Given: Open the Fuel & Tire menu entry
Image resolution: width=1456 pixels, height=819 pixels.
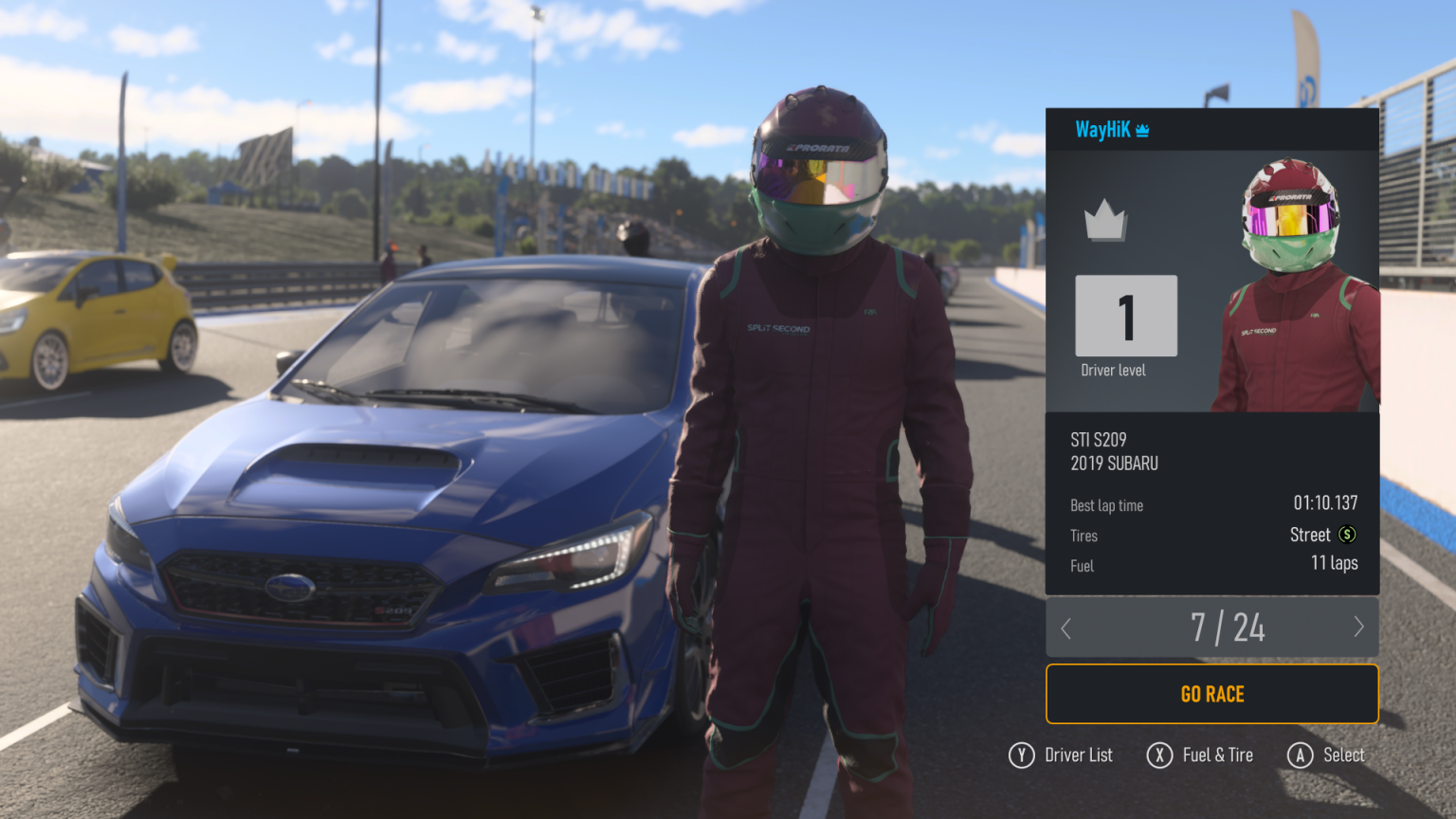Looking at the screenshot, I should (x=1200, y=755).
